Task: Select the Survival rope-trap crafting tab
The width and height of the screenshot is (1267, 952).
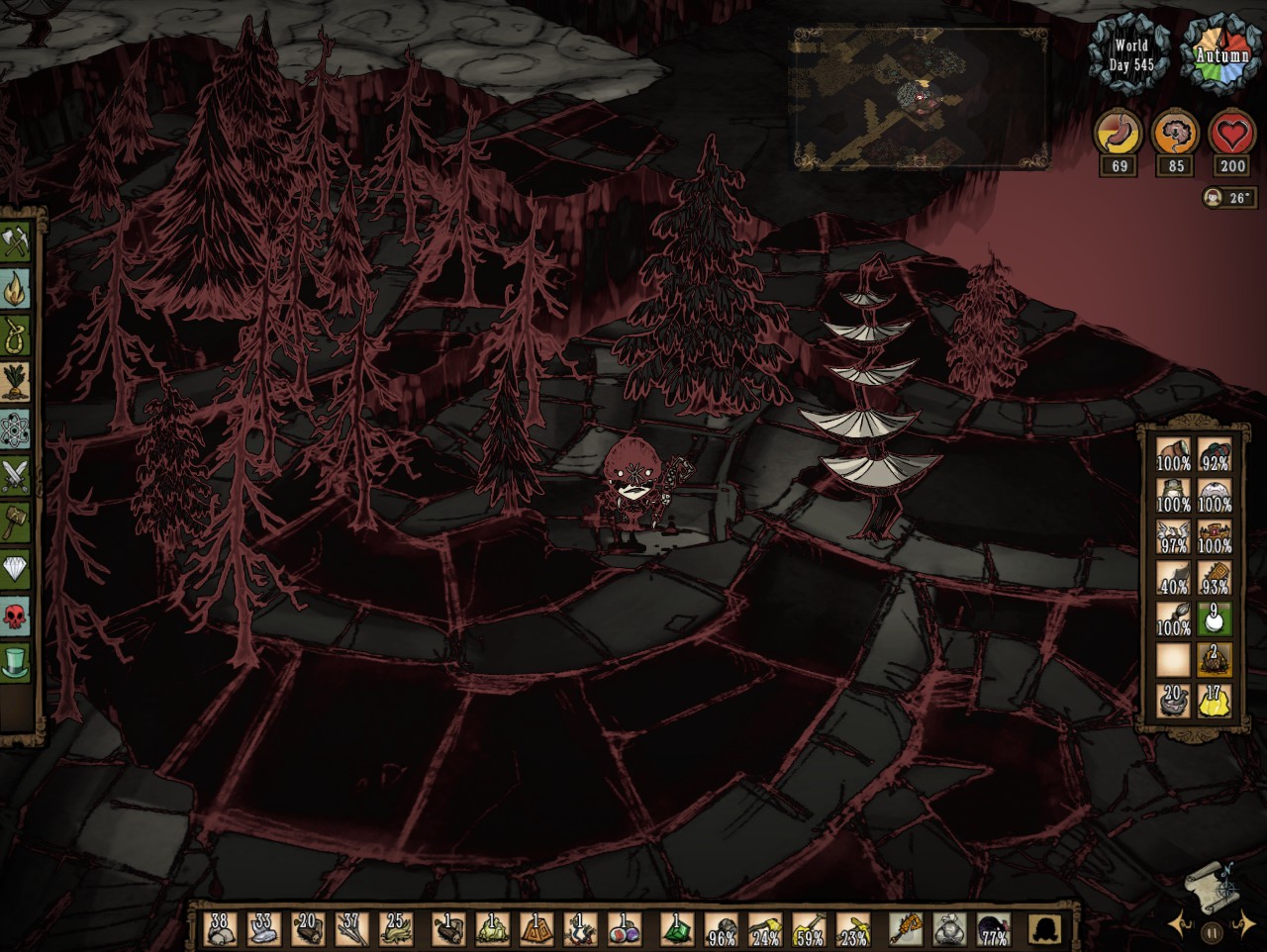Action: click(18, 334)
